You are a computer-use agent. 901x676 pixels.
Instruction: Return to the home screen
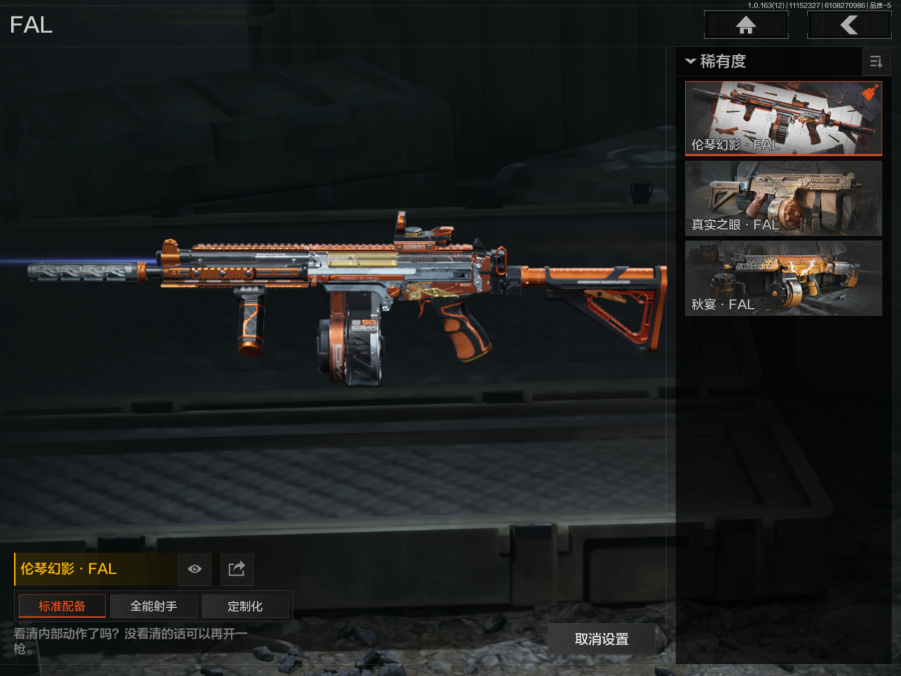pyautogui.click(x=745, y=25)
